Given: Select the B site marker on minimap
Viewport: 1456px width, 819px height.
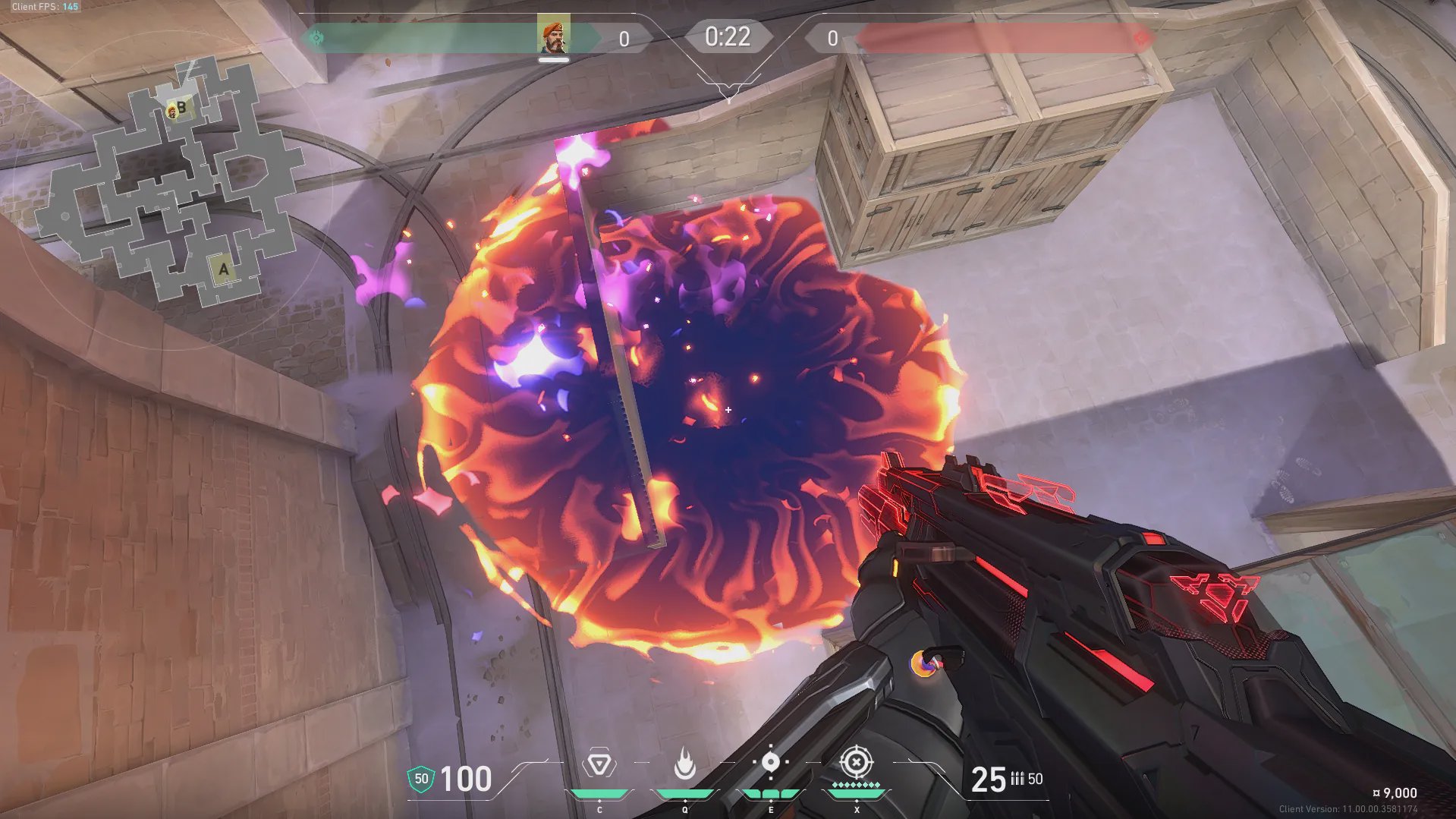Looking at the screenshot, I should 182,108.
